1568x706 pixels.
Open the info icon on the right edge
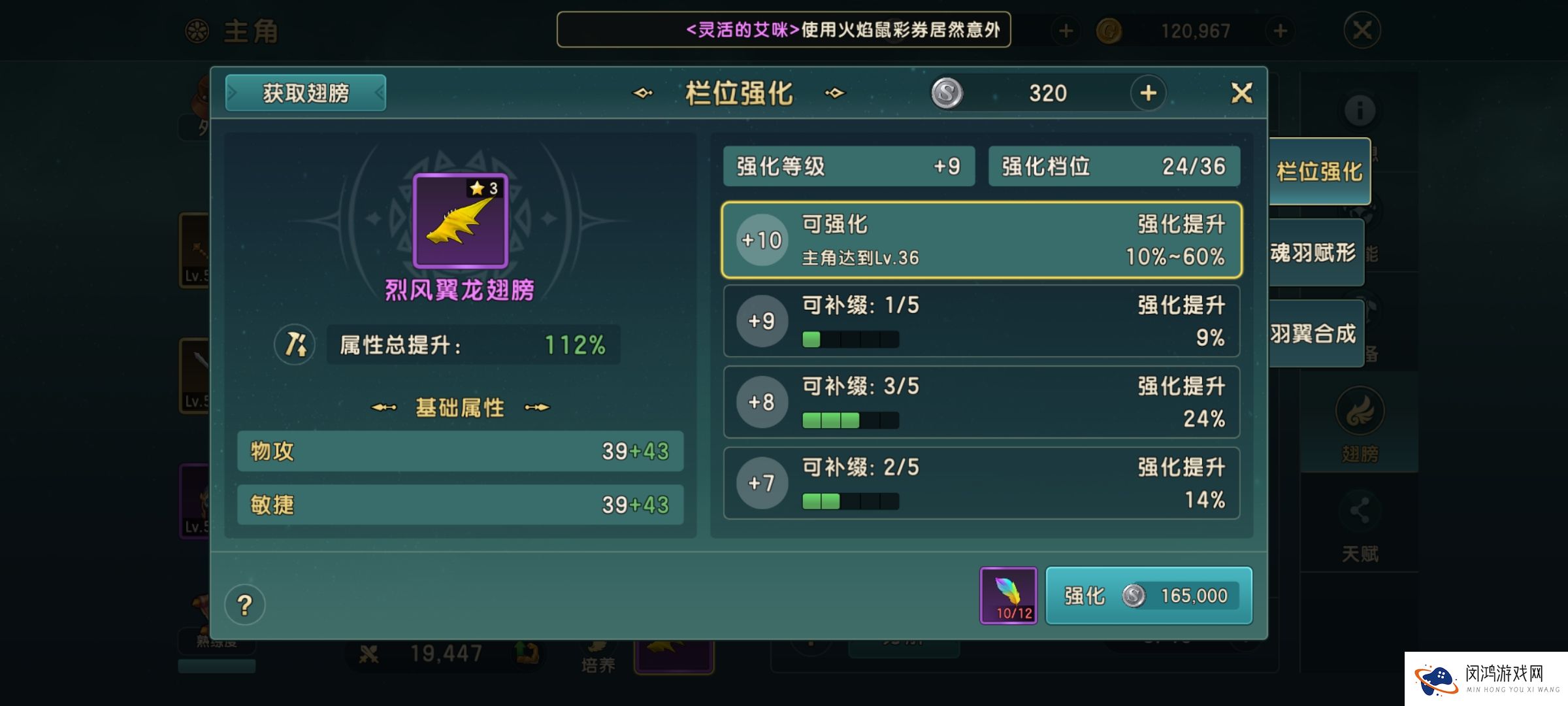1361,111
